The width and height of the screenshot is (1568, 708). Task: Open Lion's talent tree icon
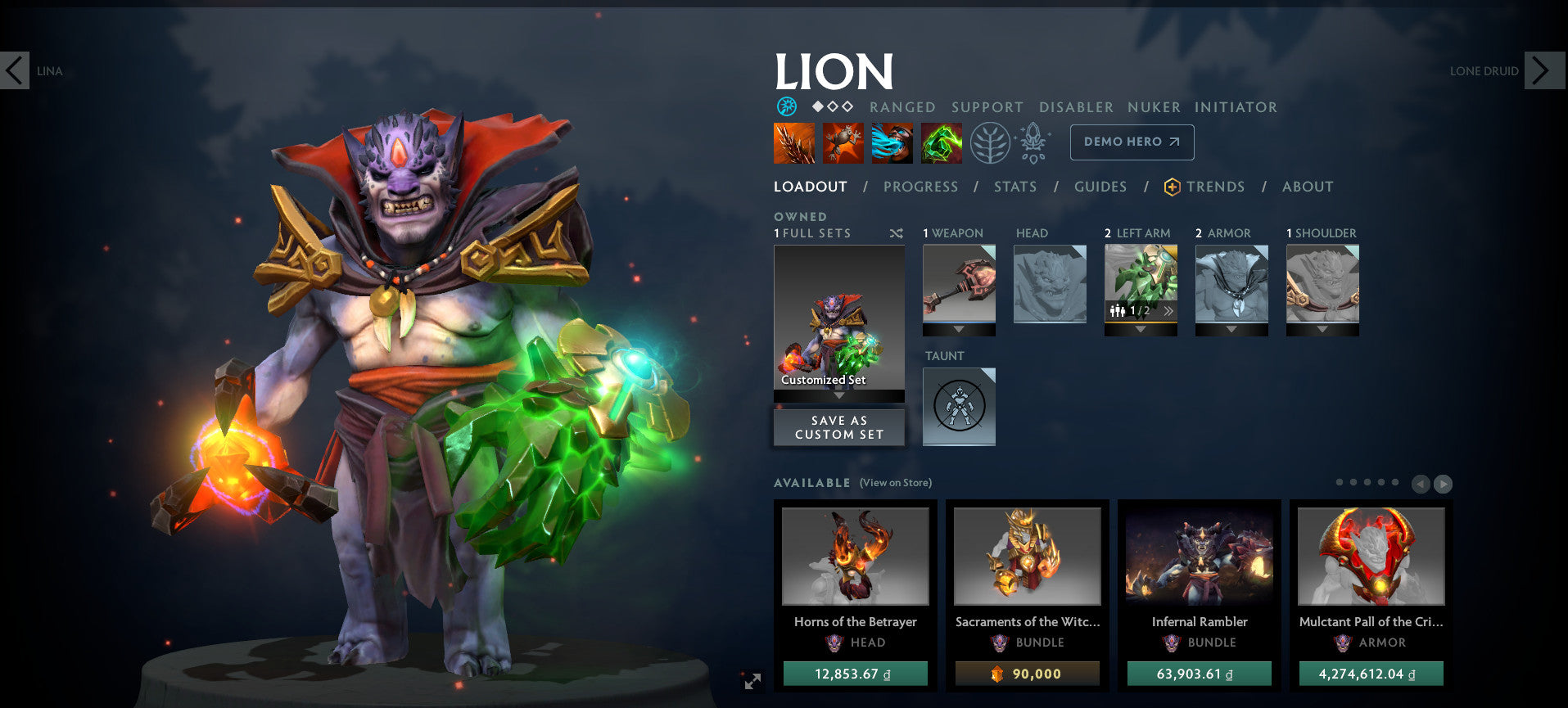coord(991,142)
